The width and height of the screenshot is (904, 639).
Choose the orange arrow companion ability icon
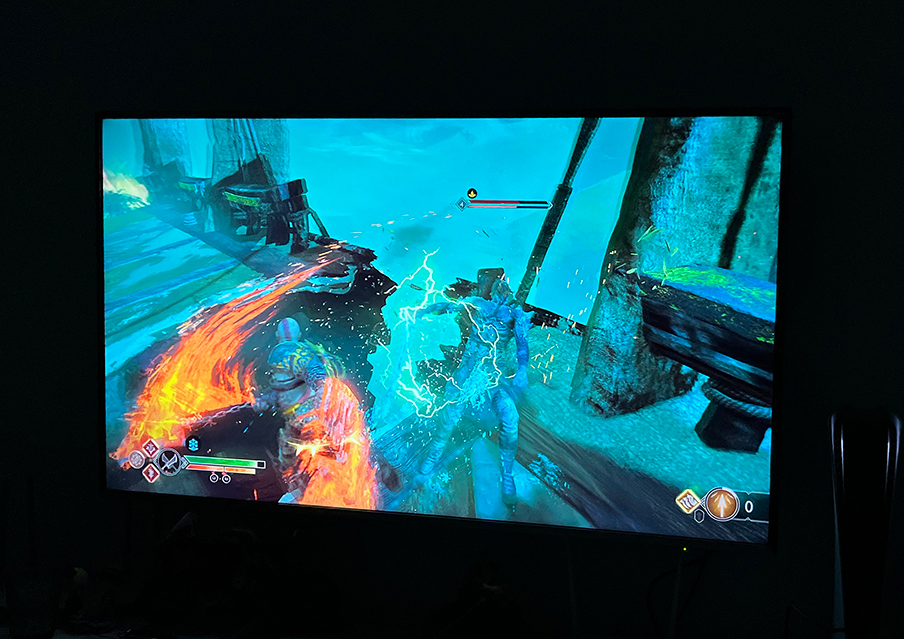tap(721, 505)
